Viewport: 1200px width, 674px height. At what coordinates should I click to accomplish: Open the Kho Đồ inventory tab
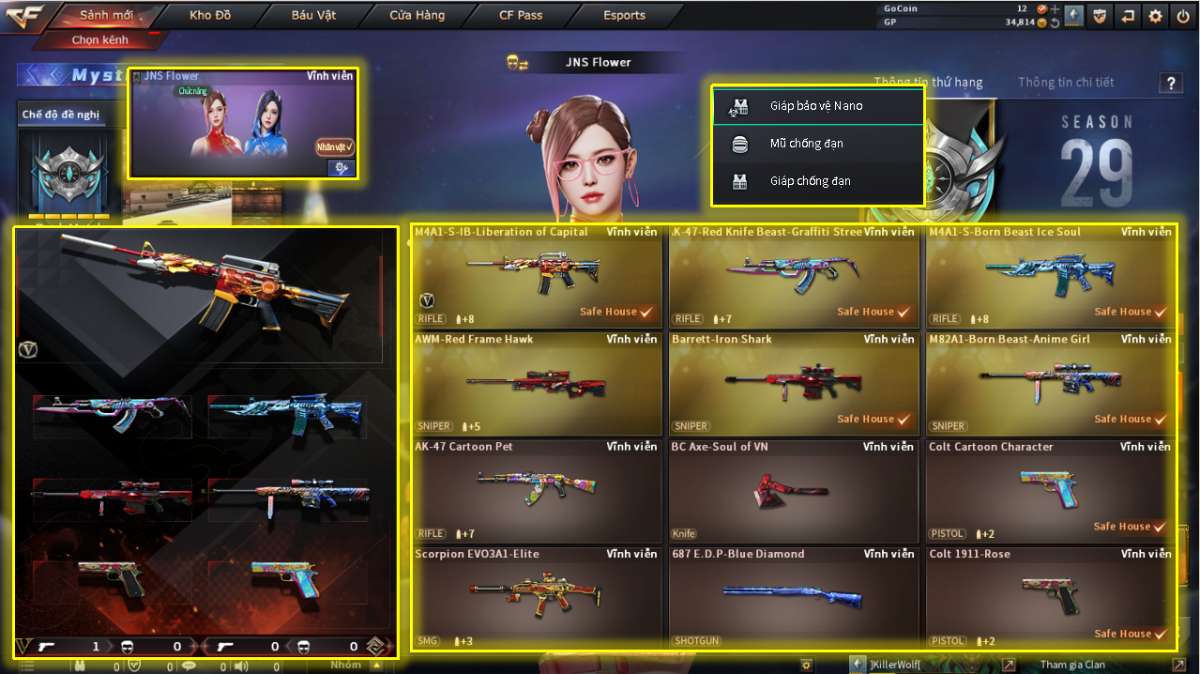(209, 15)
